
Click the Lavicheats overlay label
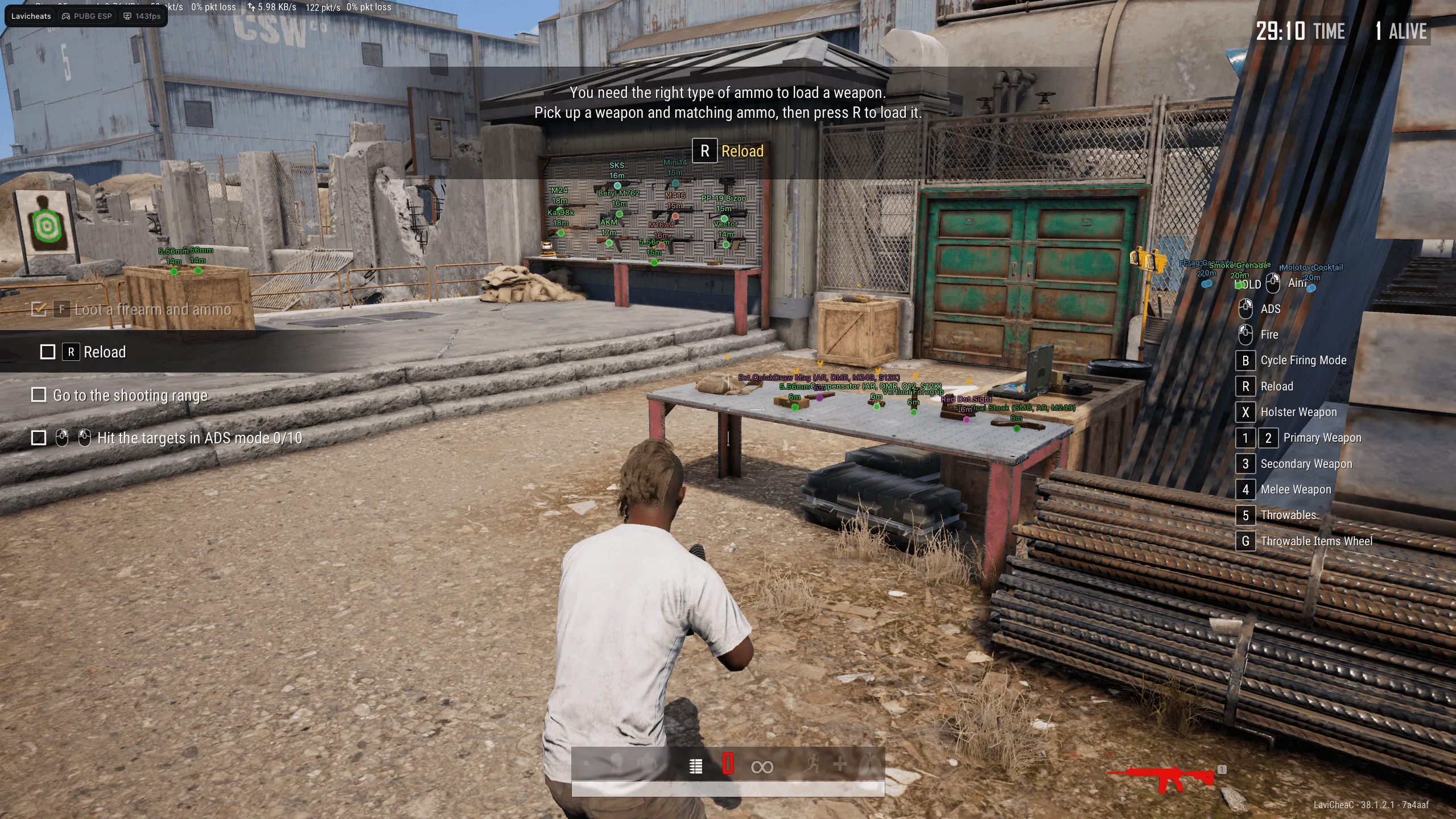(x=31, y=16)
